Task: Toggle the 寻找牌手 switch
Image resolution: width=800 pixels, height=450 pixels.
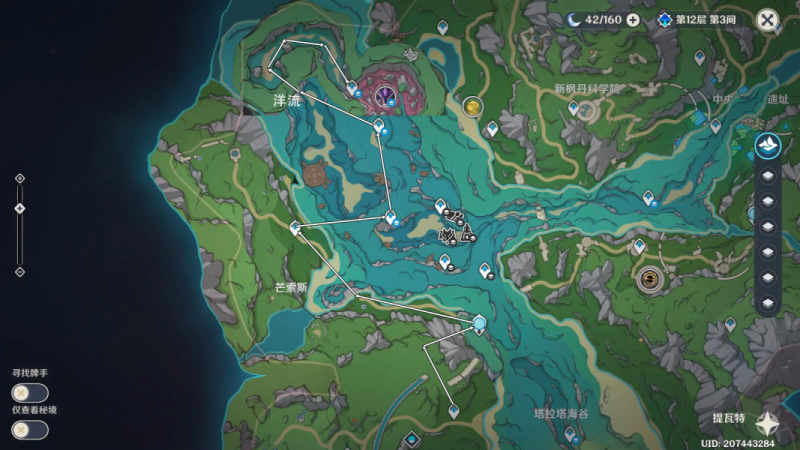Action: (x=29, y=393)
